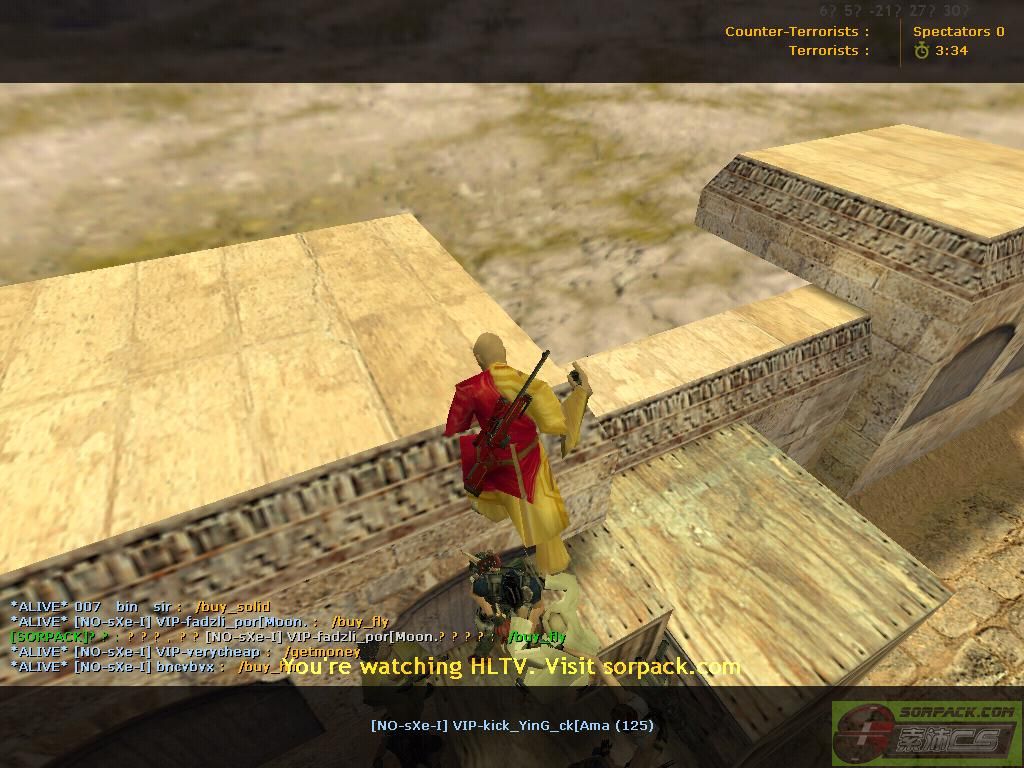The height and width of the screenshot is (768, 1024).
Task: Select the spectated player name VIP-kick_YinG_ck
Action: coord(511,725)
